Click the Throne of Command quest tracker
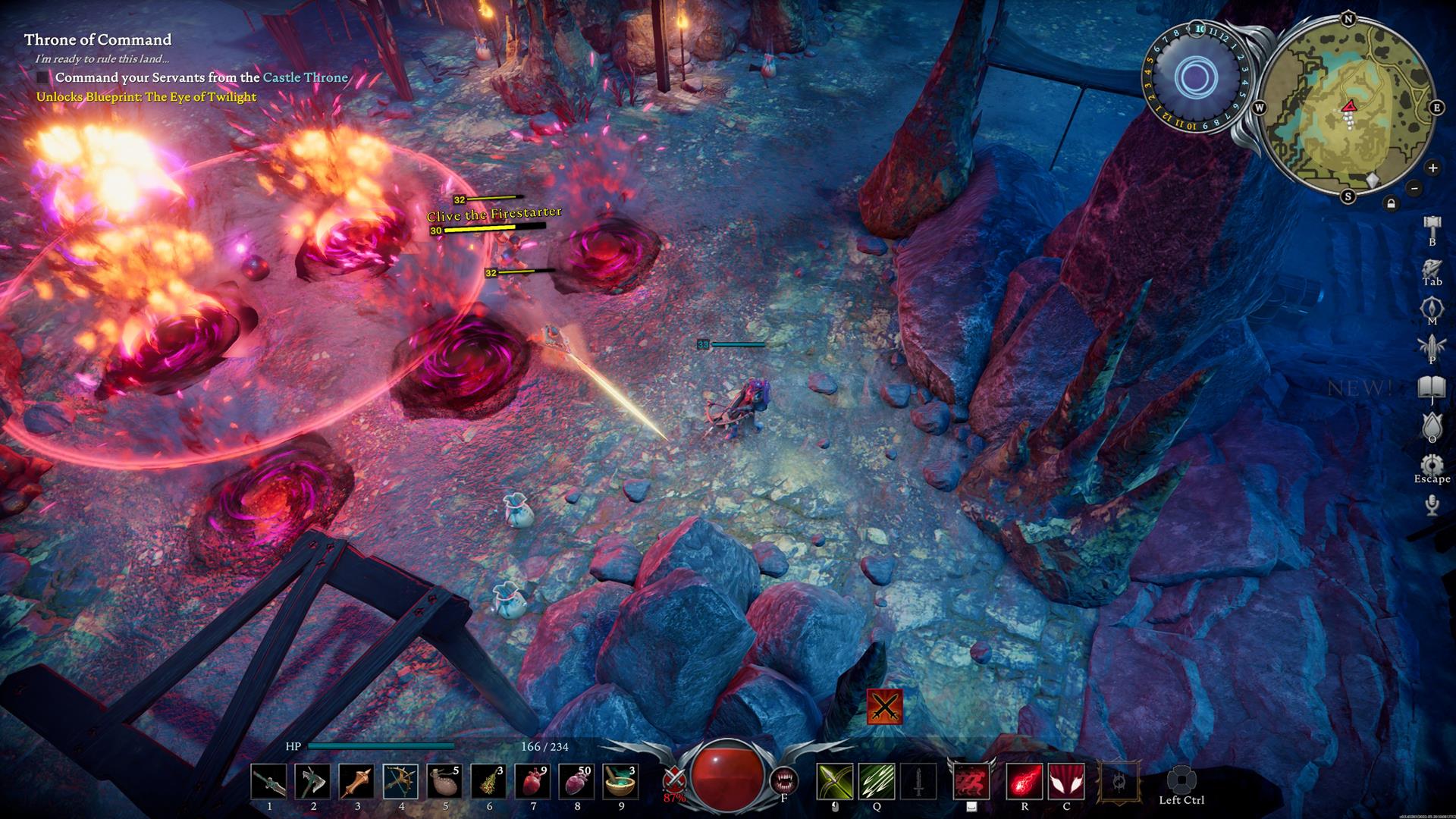The image size is (1456, 819). point(98,39)
